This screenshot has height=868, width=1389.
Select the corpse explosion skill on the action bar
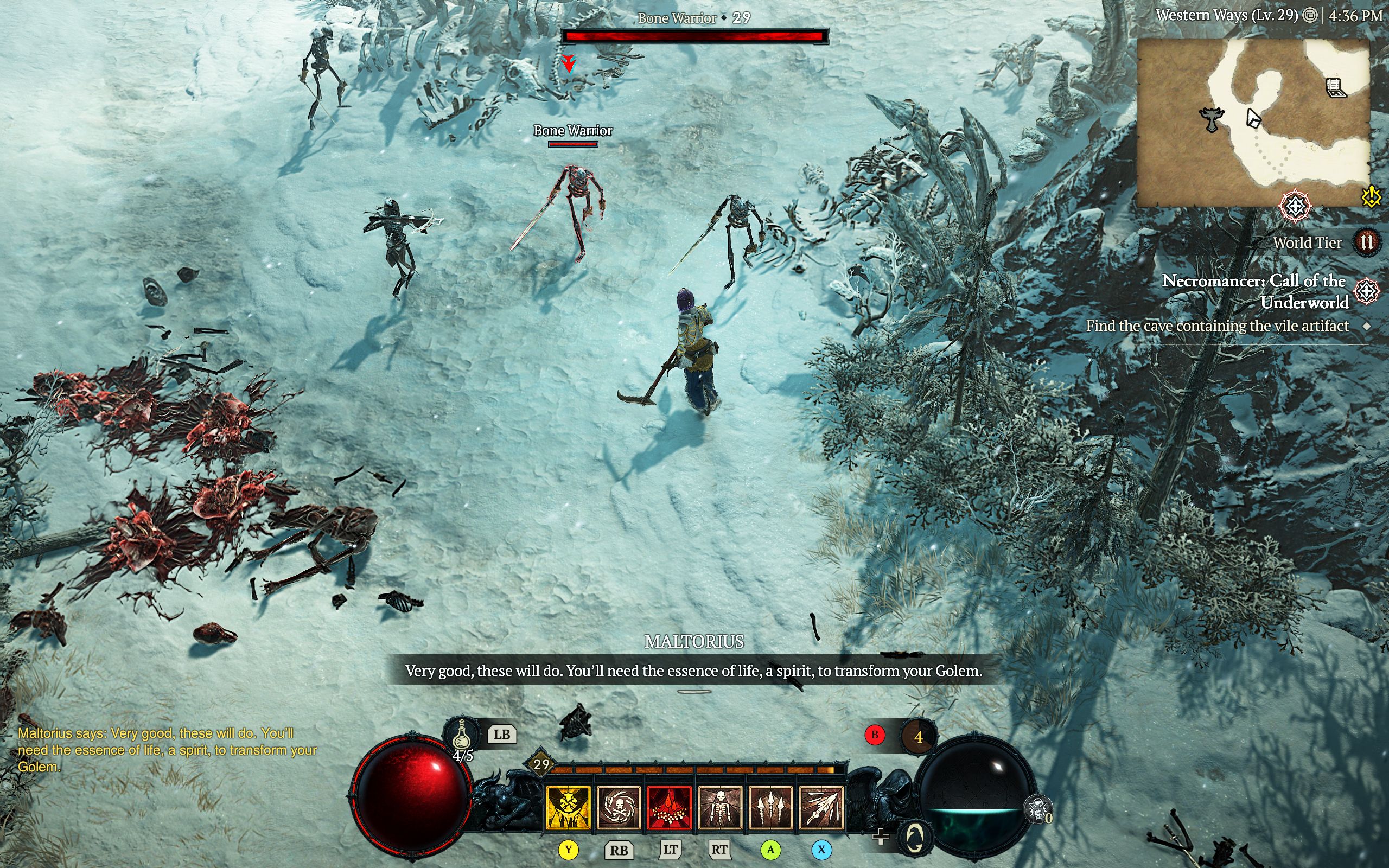pos(670,809)
